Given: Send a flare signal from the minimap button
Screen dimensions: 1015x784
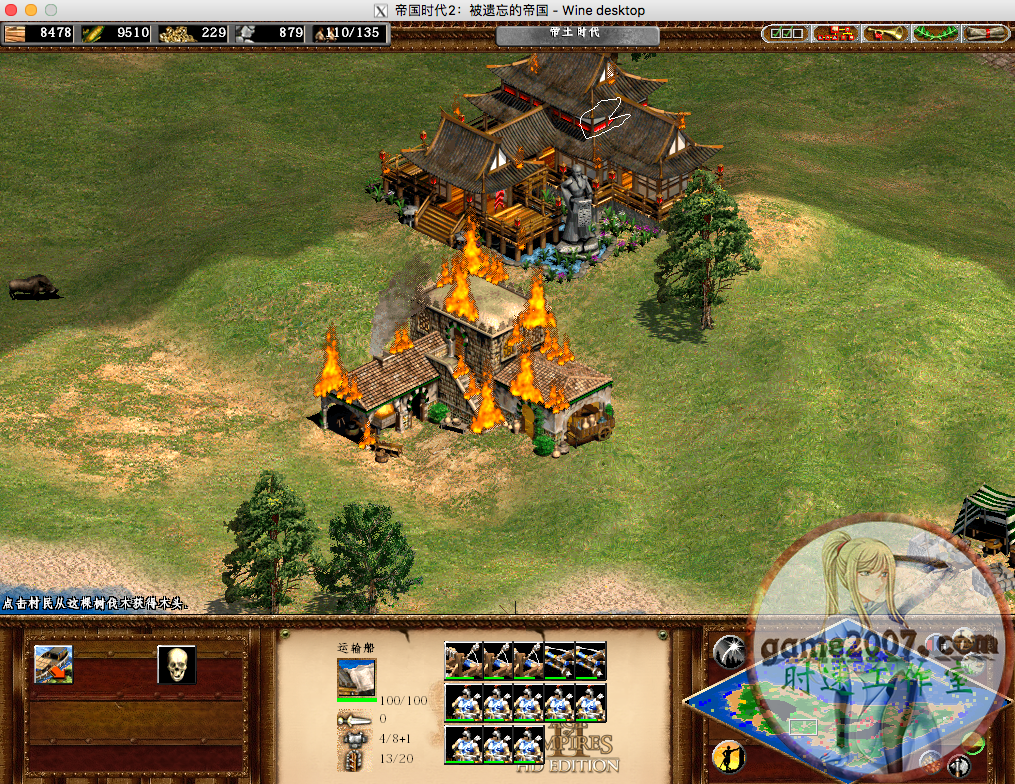Looking at the screenshot, I should click(x=728, y=652).
